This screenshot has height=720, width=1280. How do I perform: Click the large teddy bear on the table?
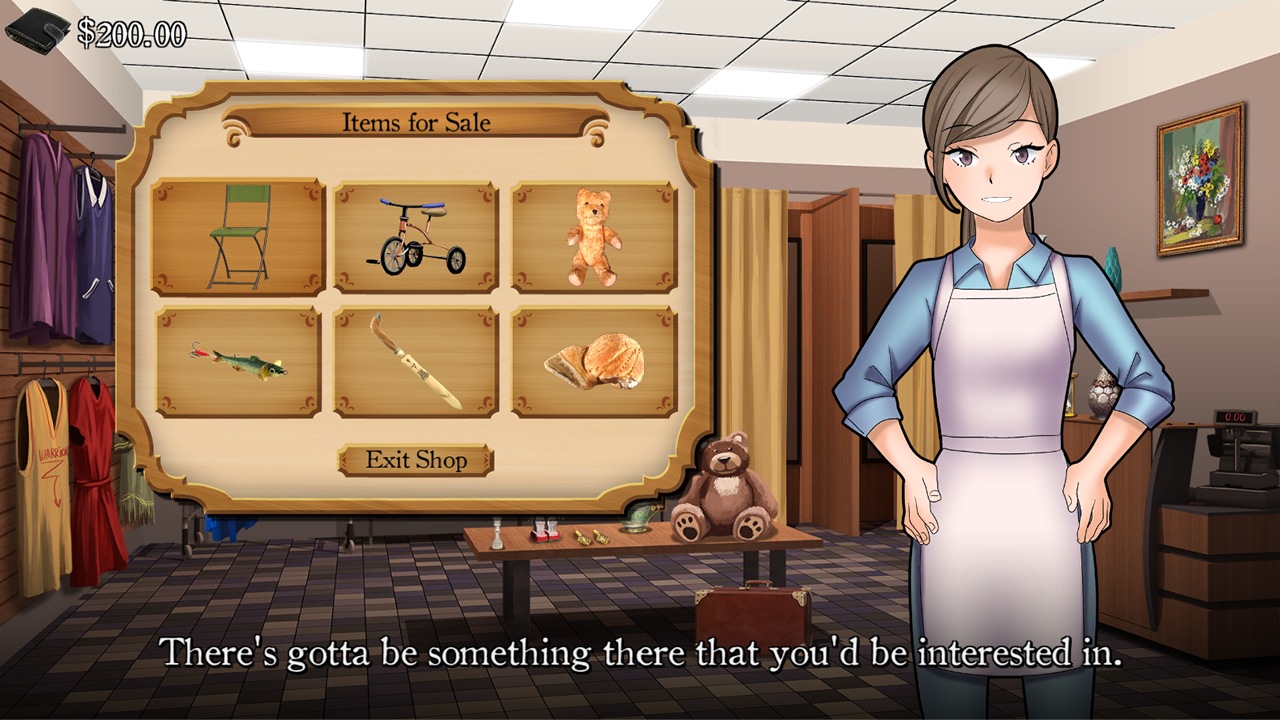coord(725,487)
